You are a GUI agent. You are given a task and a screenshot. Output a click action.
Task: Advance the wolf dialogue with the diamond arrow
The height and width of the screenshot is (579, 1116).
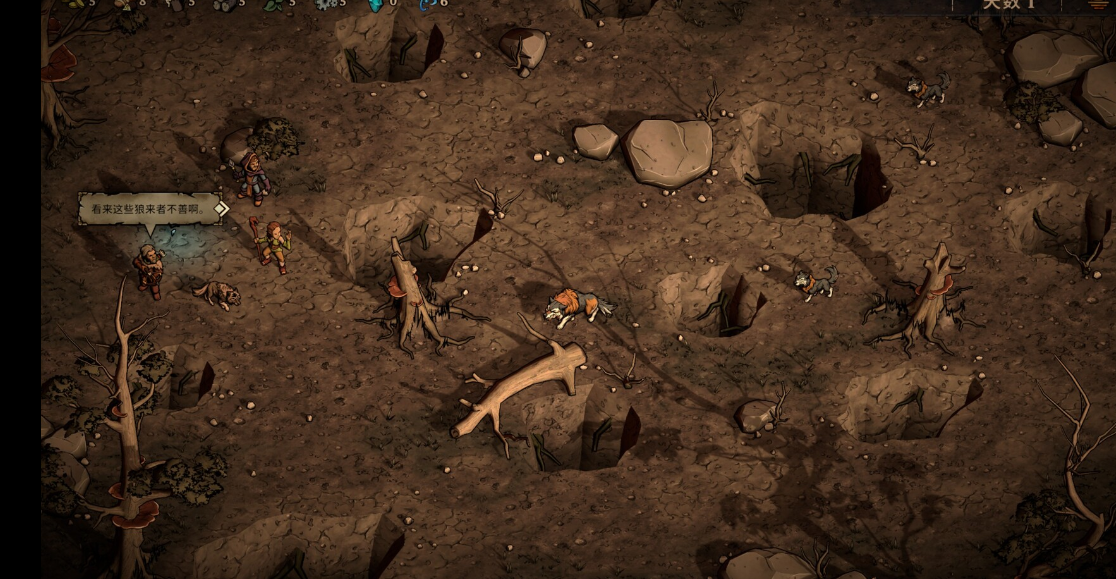pyautogui.click(x=222, y=209)
